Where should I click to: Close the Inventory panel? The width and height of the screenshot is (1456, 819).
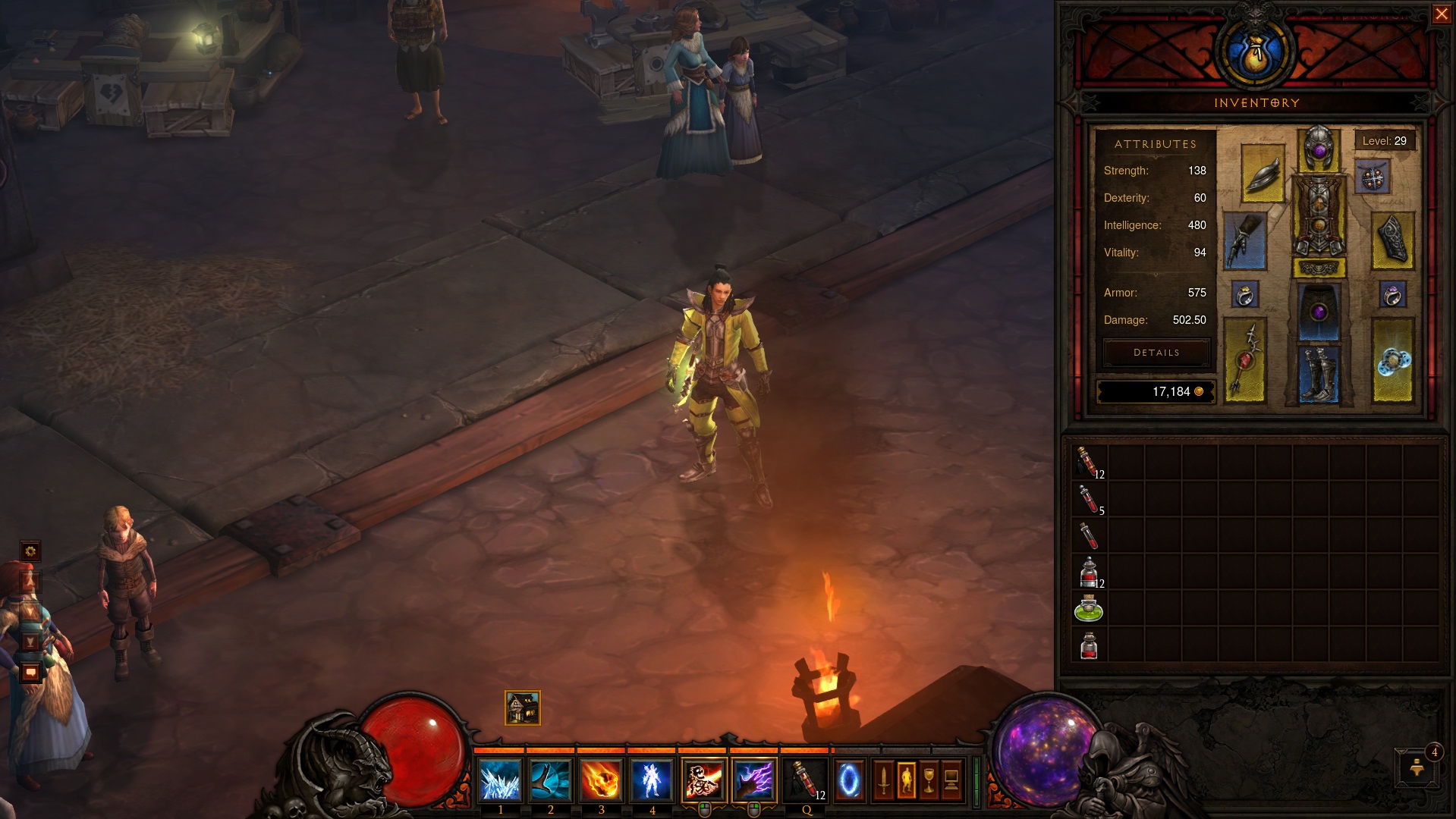click(x=1441, y=14)
